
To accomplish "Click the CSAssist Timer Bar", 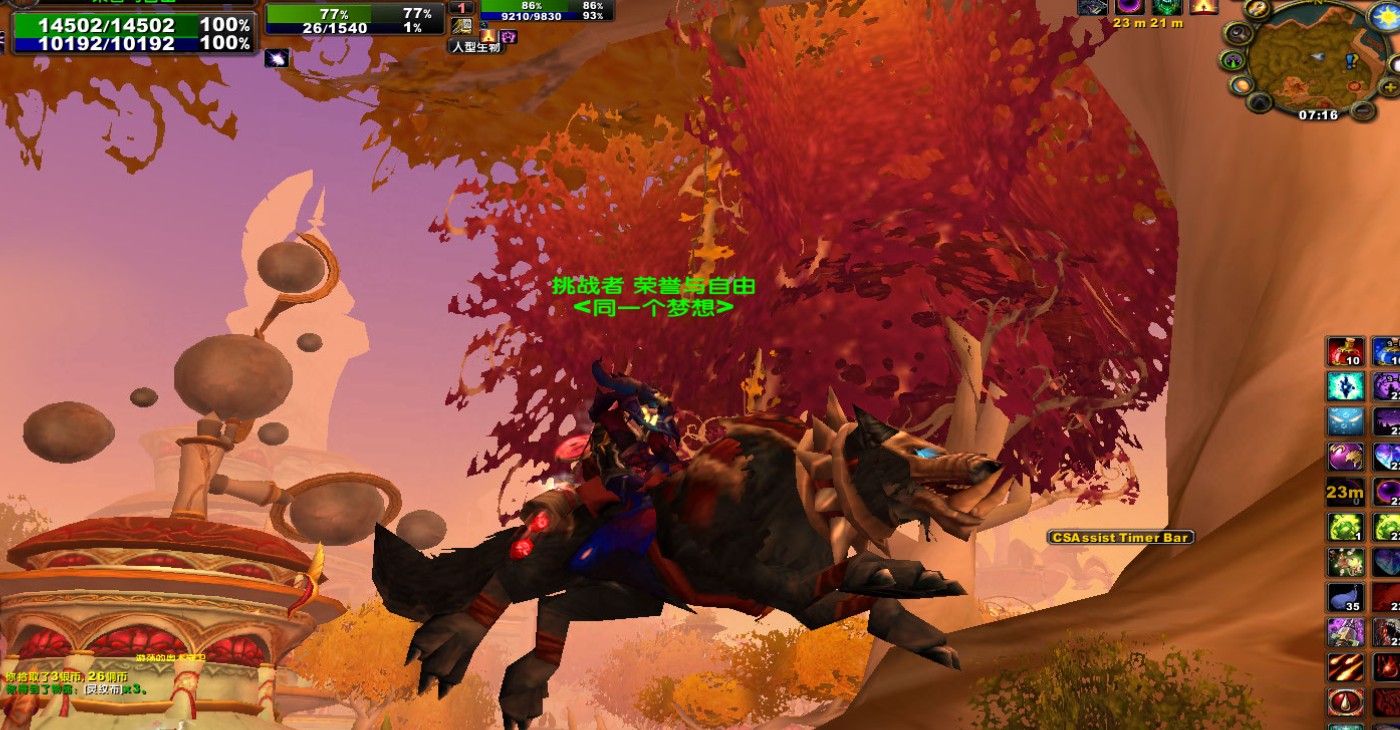I will (1120, 538).
